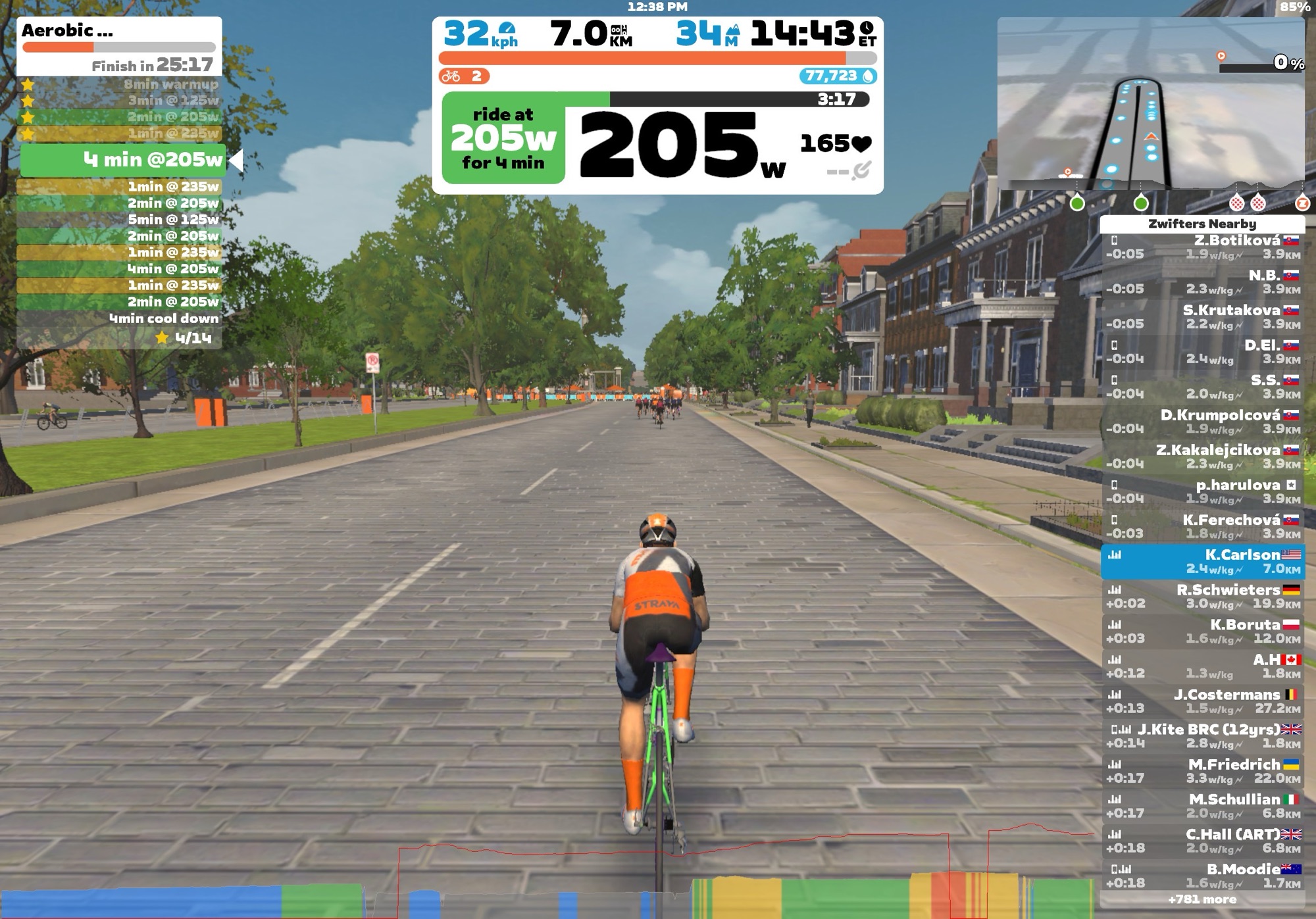Click the 8min warmup workout step
The image size is (1316, 919).
pyautogui.click(x=119, y=84)
